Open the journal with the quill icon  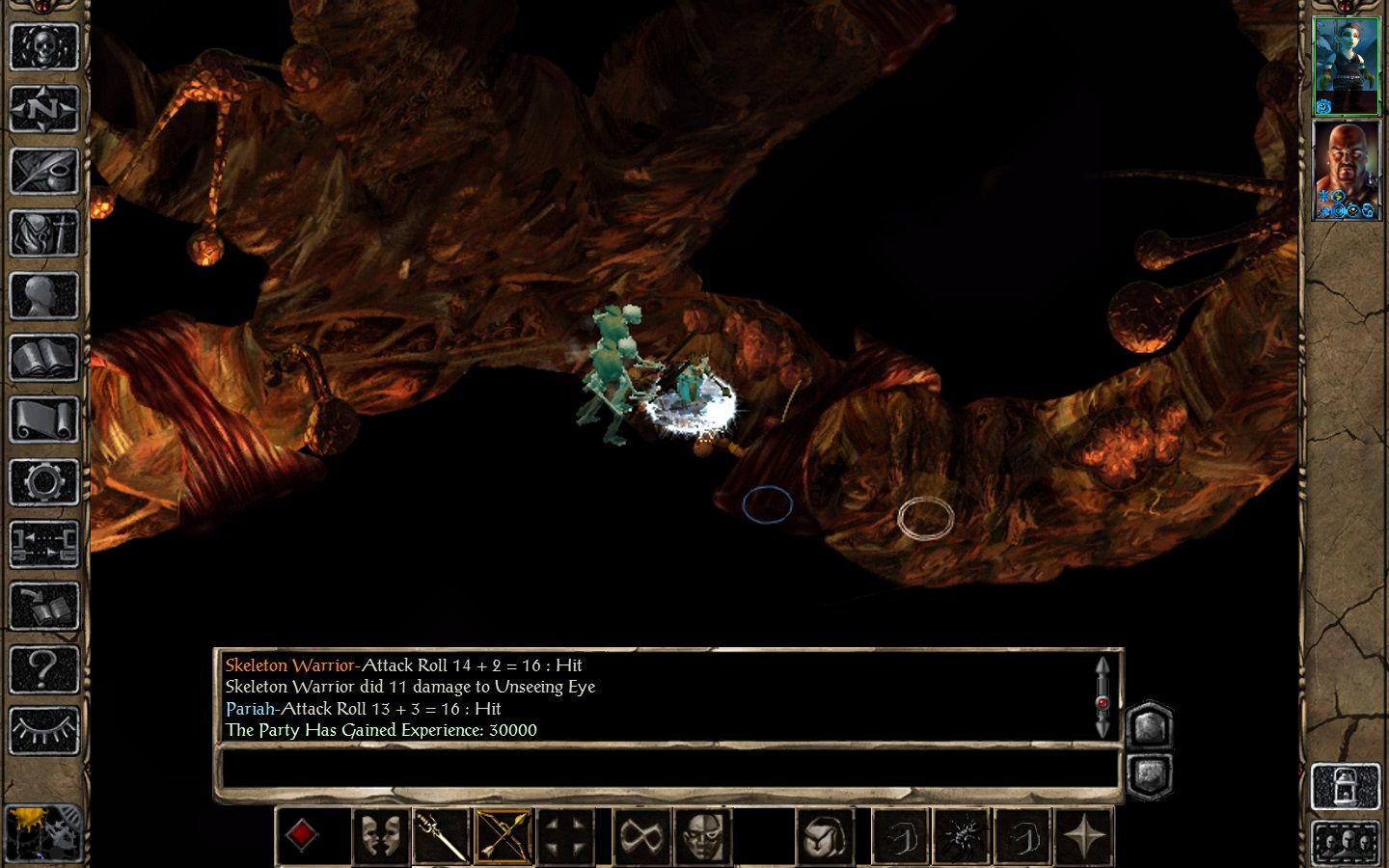pos(43,172)
